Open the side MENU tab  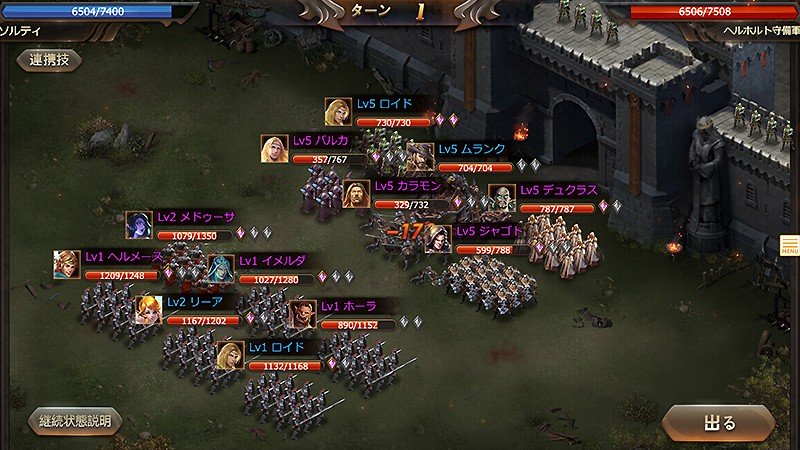pyautogui.click(x=789, y=245)
